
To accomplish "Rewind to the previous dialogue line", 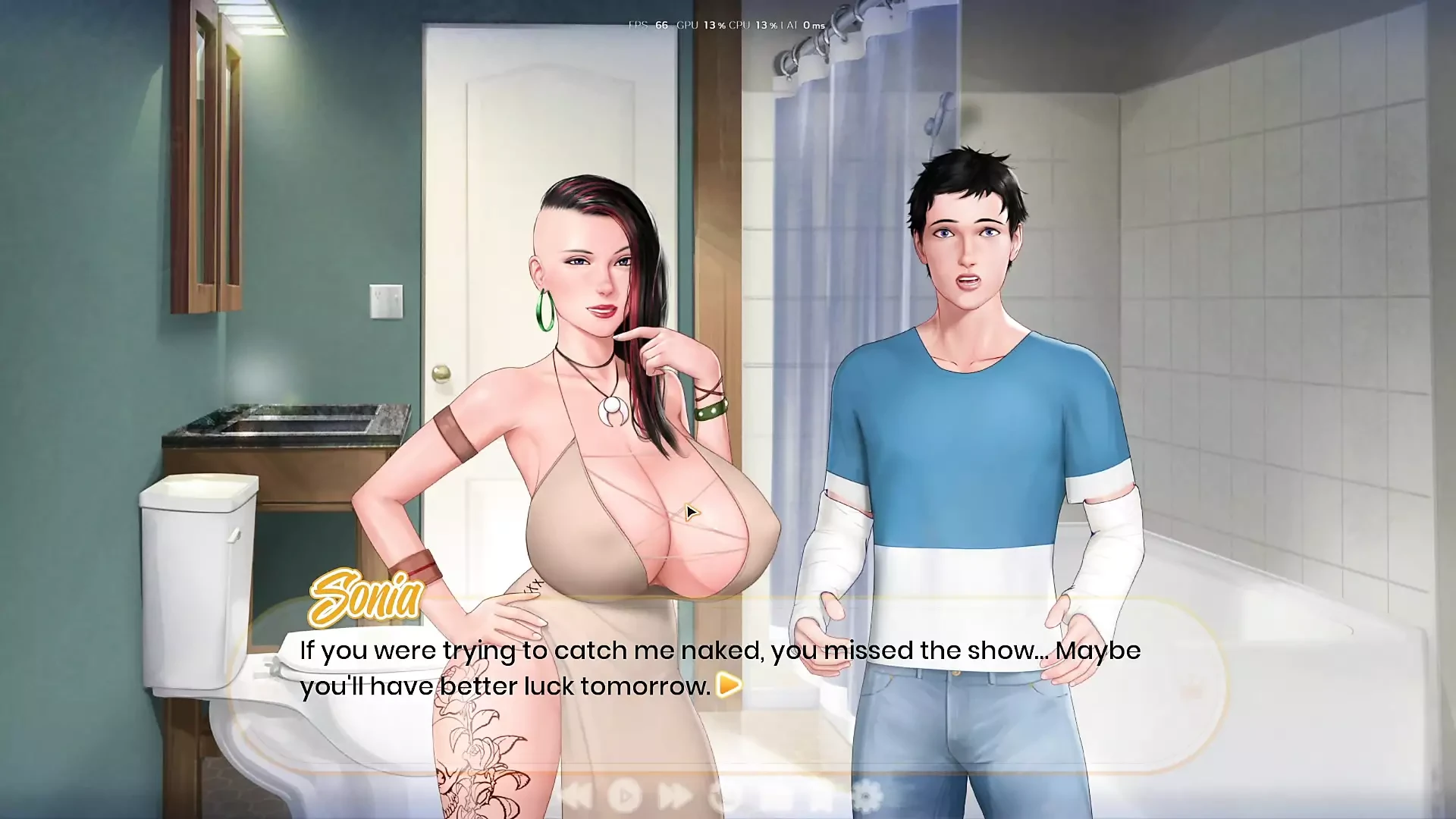I will [x=576, y=796].
